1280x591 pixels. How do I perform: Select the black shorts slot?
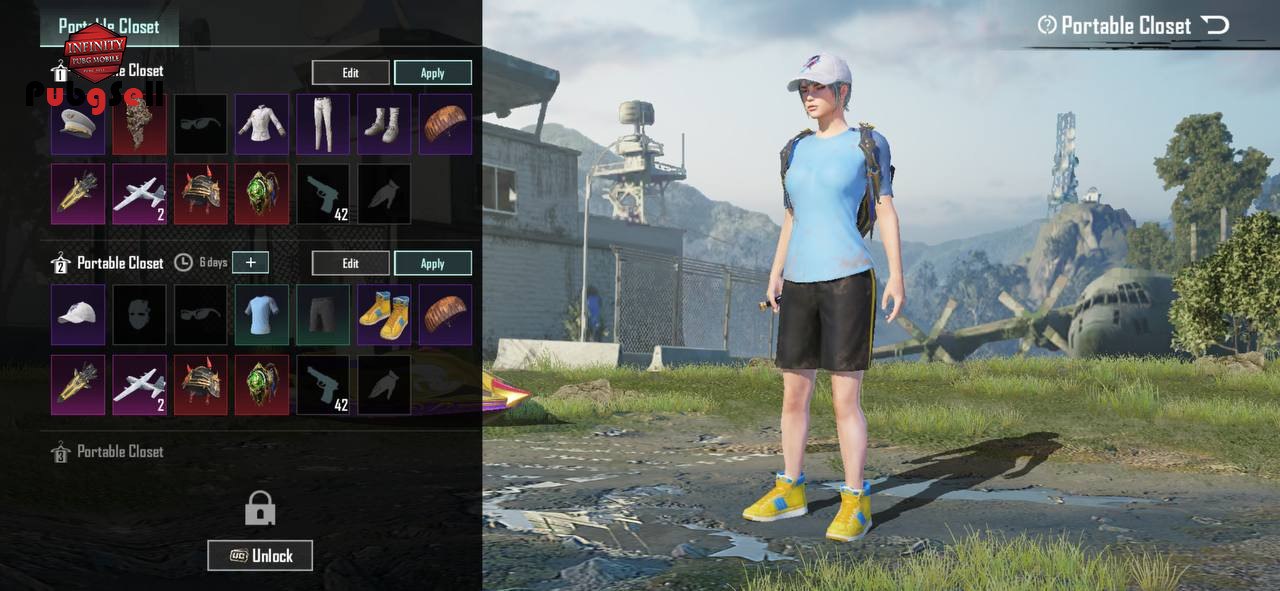coord(323,315)
